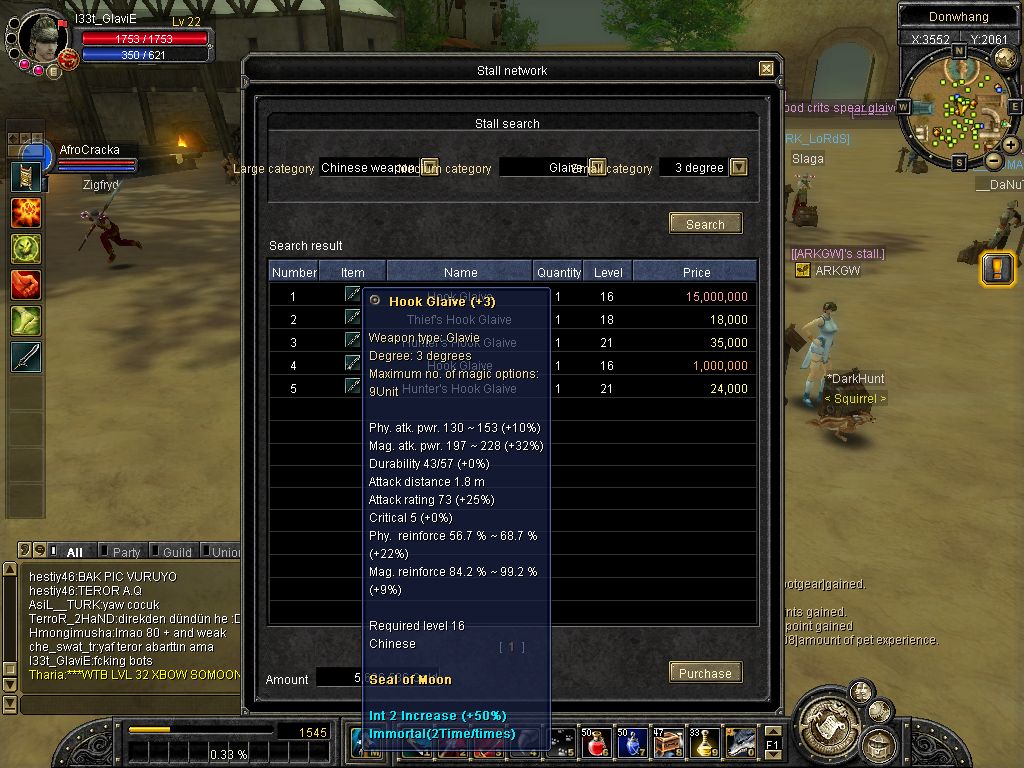Sort results by the Price column header
The height and width of the screenshot is (768, 1024).
(696, 272)
